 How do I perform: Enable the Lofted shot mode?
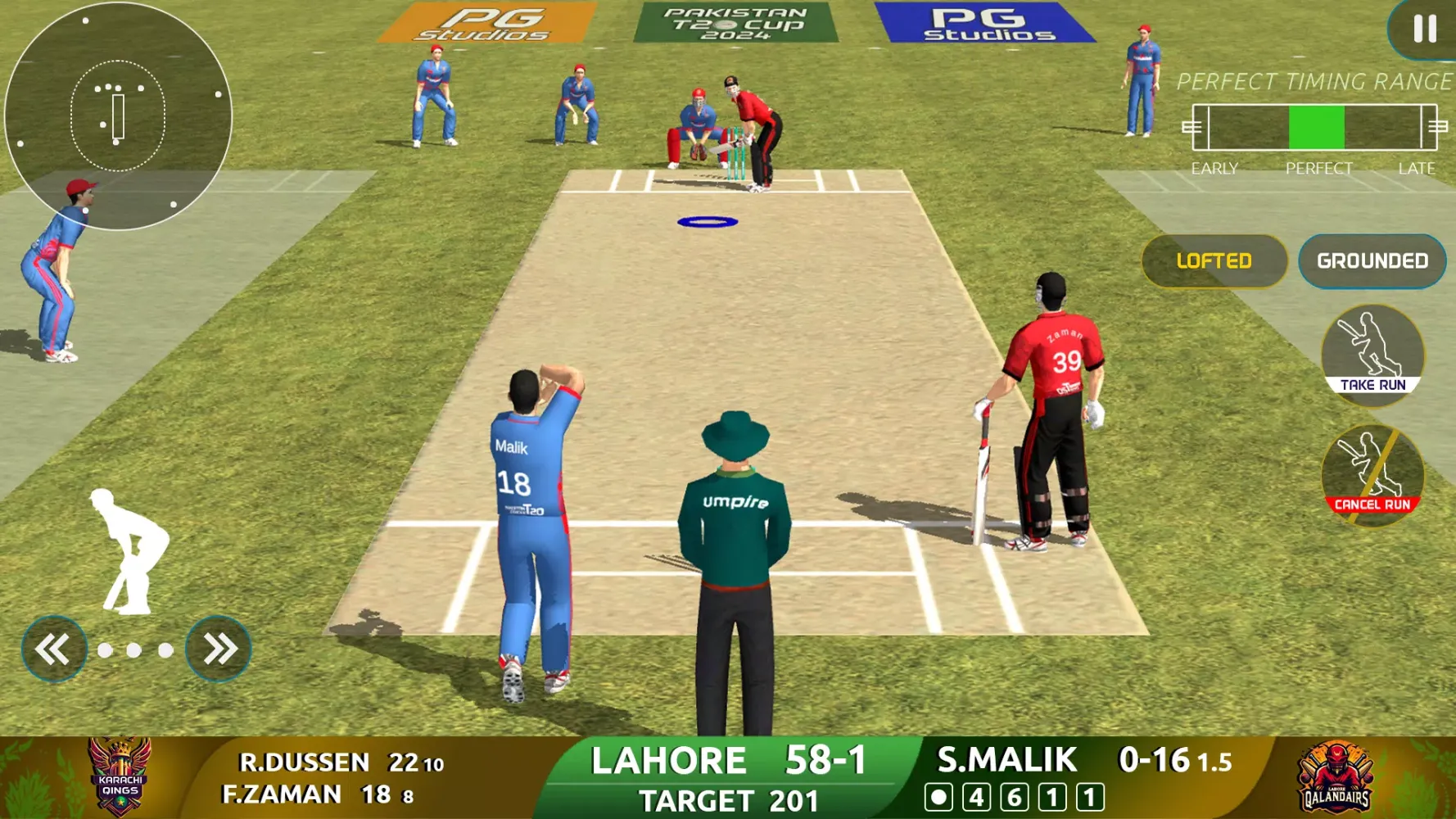pyautogui.click(x=1214, y=261)
